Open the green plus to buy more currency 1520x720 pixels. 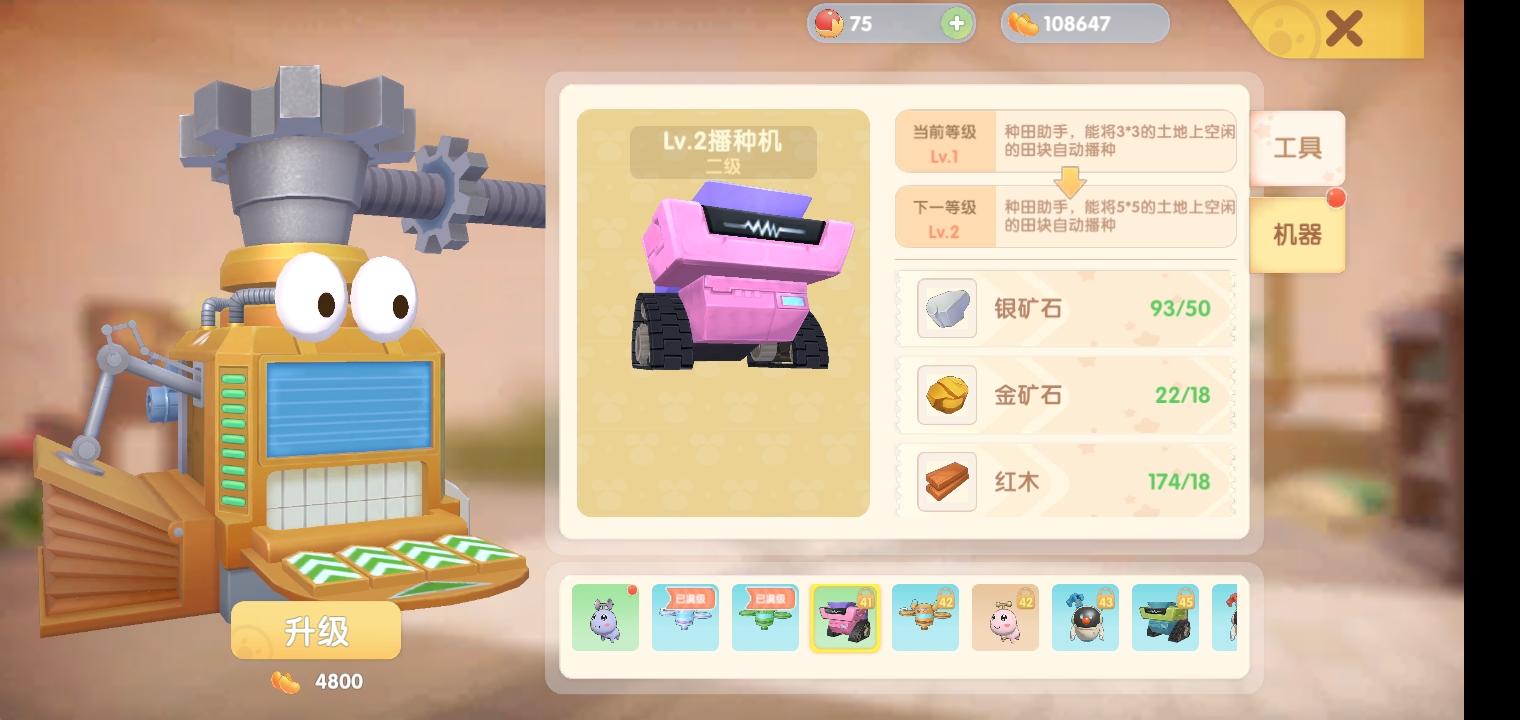957,23
